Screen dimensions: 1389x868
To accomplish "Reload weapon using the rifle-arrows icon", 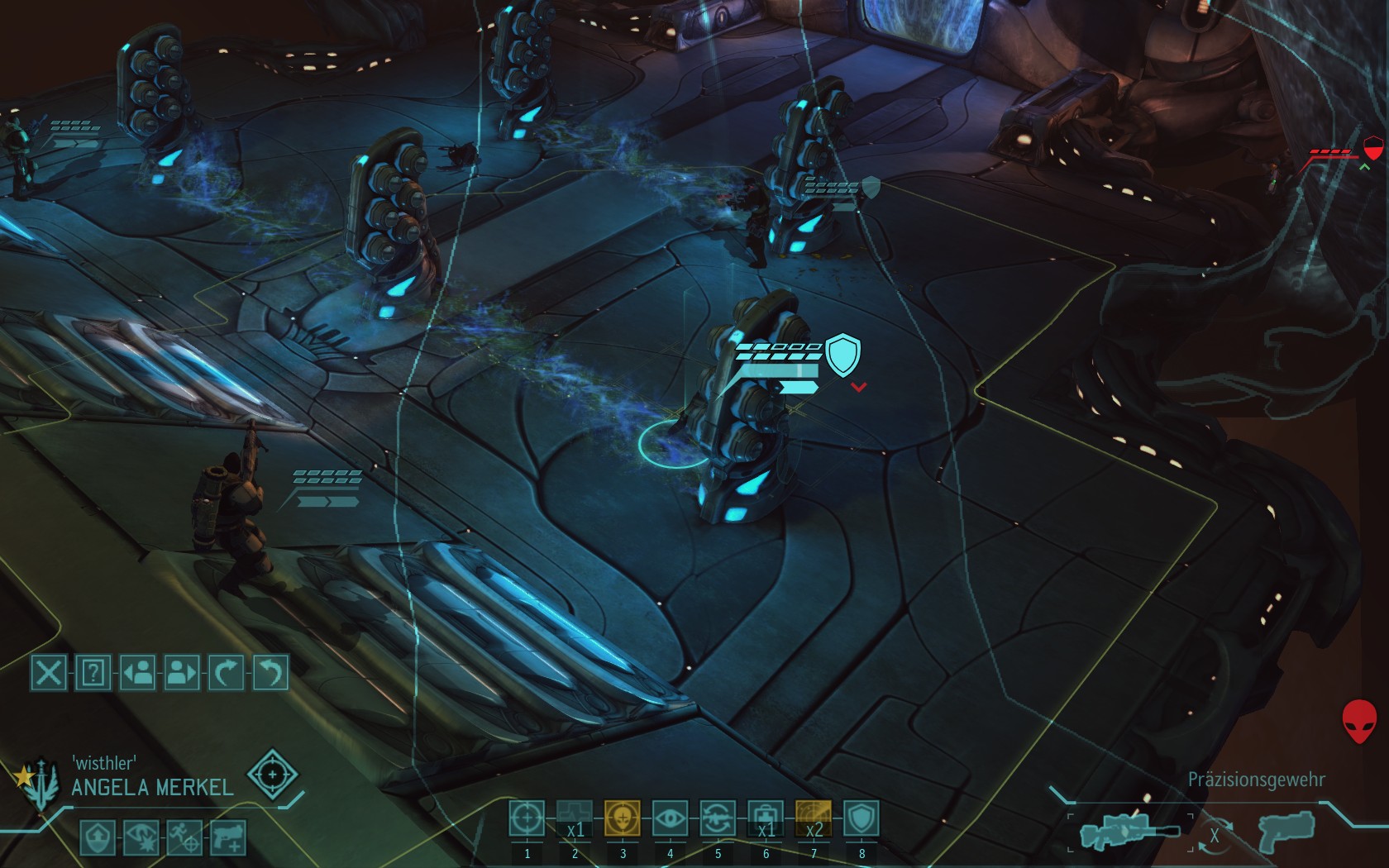I will click(x=718, y=819).
